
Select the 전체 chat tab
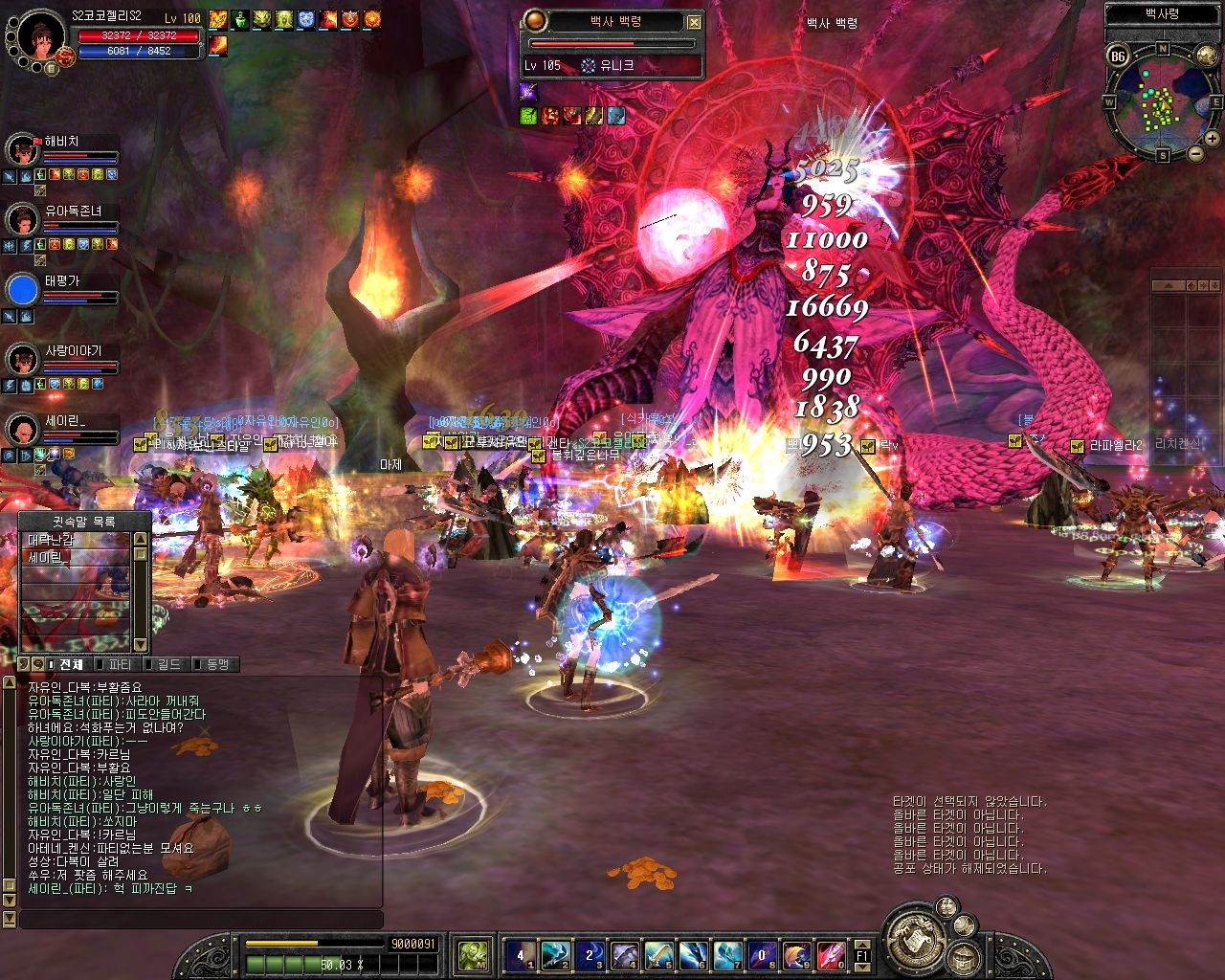69,664
